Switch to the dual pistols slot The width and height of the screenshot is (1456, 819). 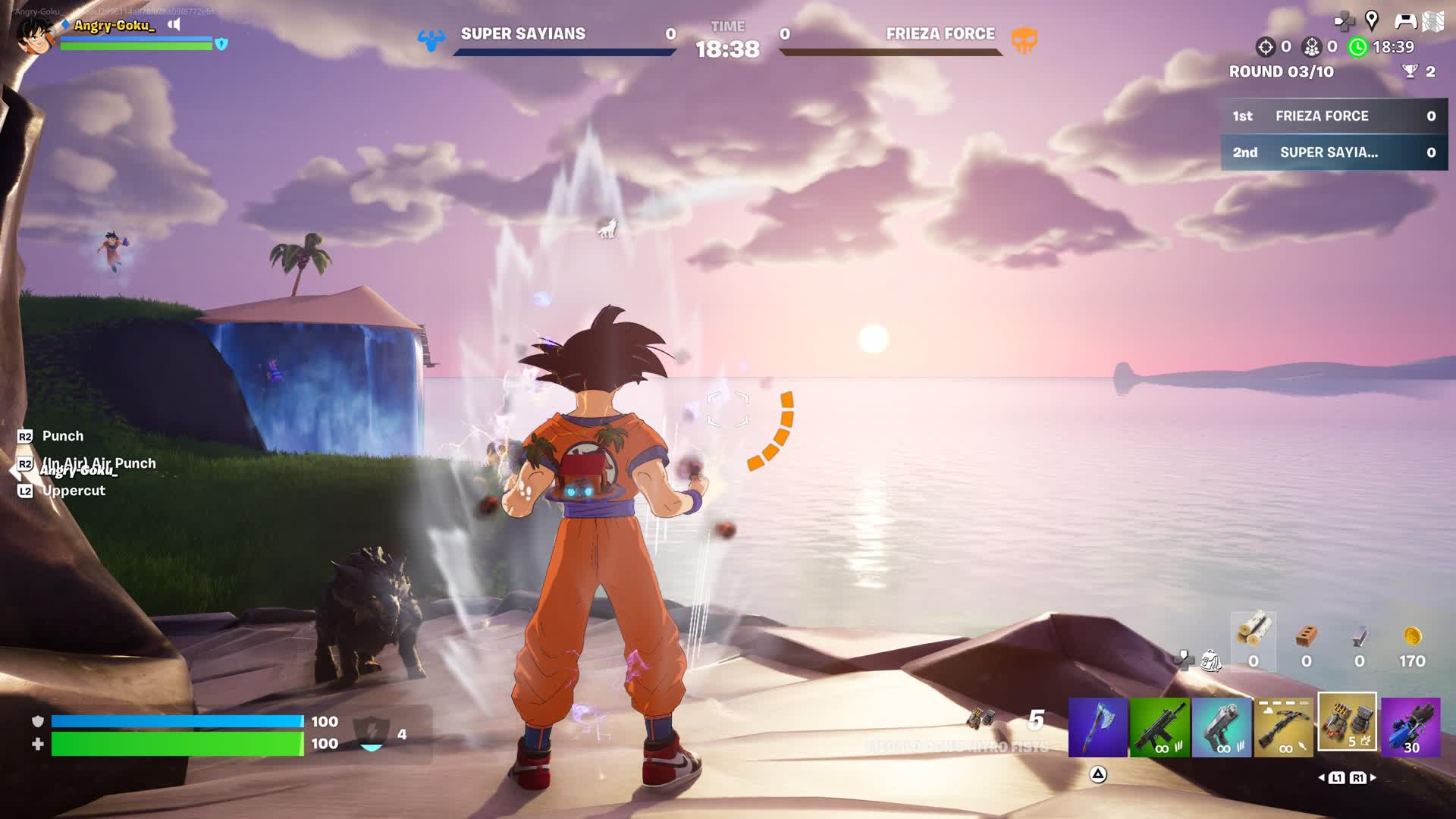pos(1222,728)
